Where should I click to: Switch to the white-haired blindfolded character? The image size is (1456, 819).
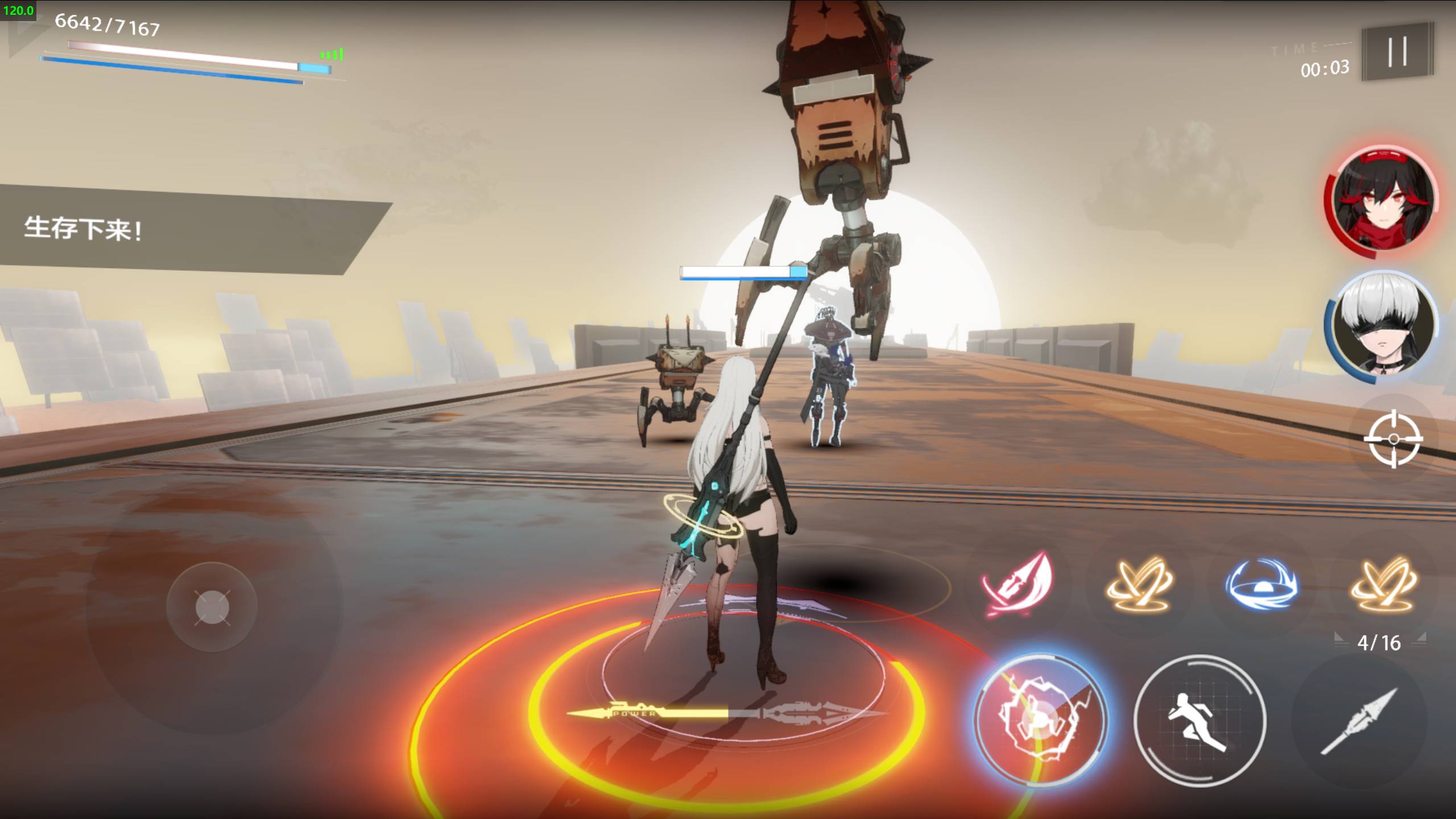[1381, 325]
